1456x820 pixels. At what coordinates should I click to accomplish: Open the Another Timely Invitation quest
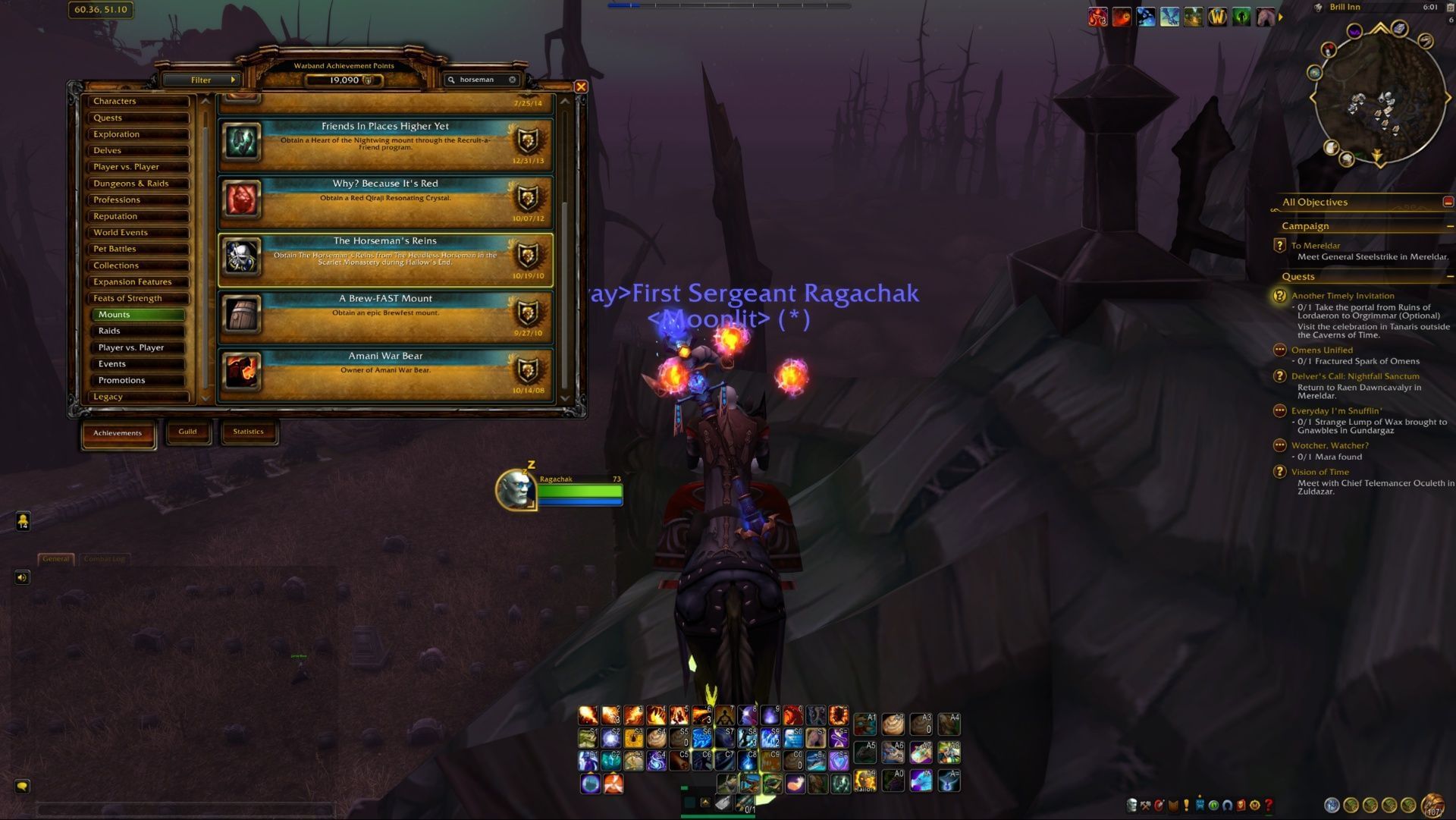click(1342, 295)
